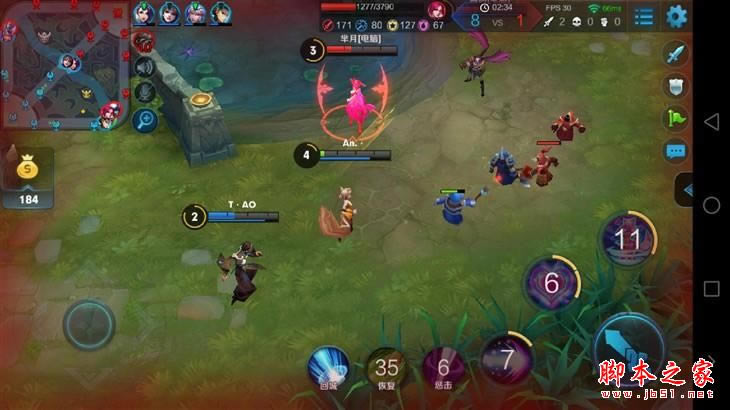Toggle the microphone icon
The height and width of the screenshot is (410, 730).
click(x=145, y=93)
